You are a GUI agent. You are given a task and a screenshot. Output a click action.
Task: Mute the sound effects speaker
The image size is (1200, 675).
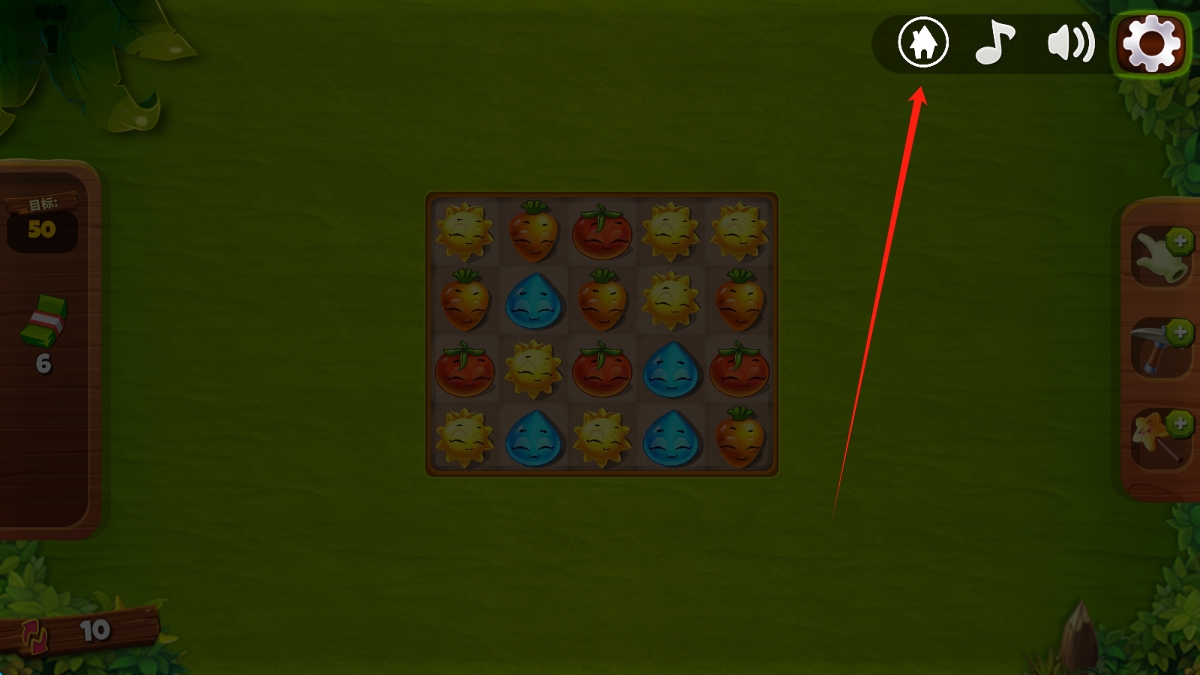[1070, 43]
